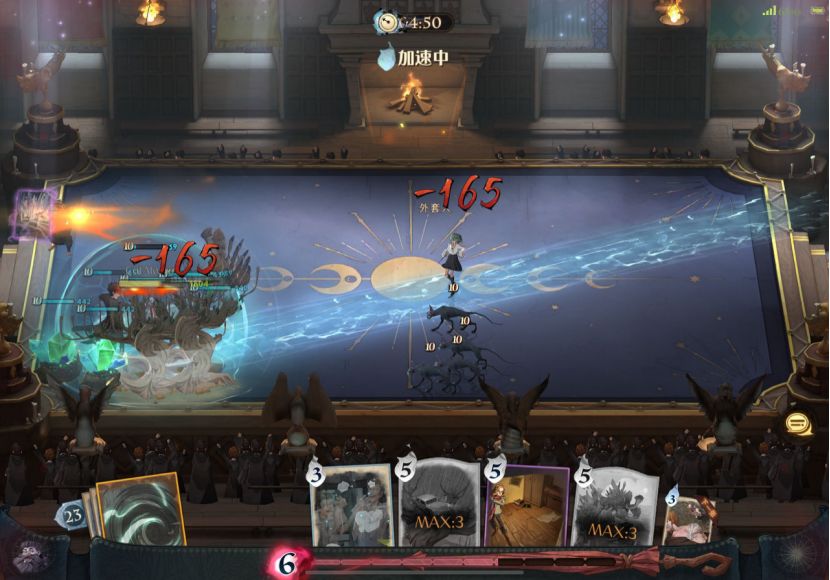Image resolution: width=830 pixels, height=580 pixels.
Task: Tap the swirling card deck pile
Action: (x=138, y=509)
